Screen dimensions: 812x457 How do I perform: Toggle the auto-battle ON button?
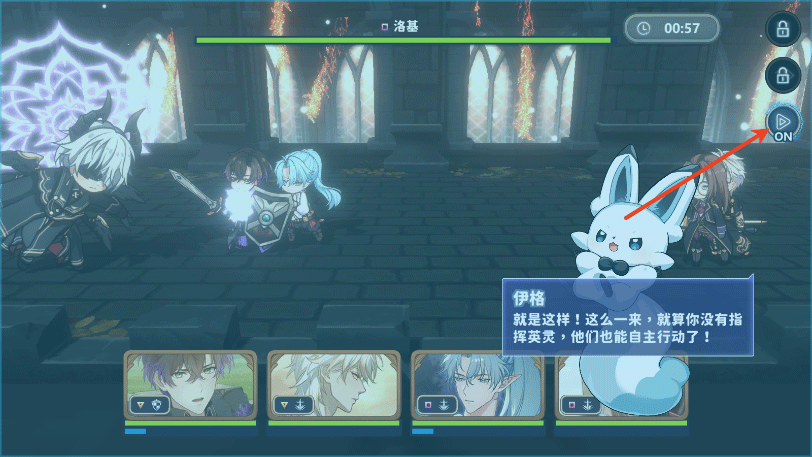pyautogui.click(x=779, y=125)
